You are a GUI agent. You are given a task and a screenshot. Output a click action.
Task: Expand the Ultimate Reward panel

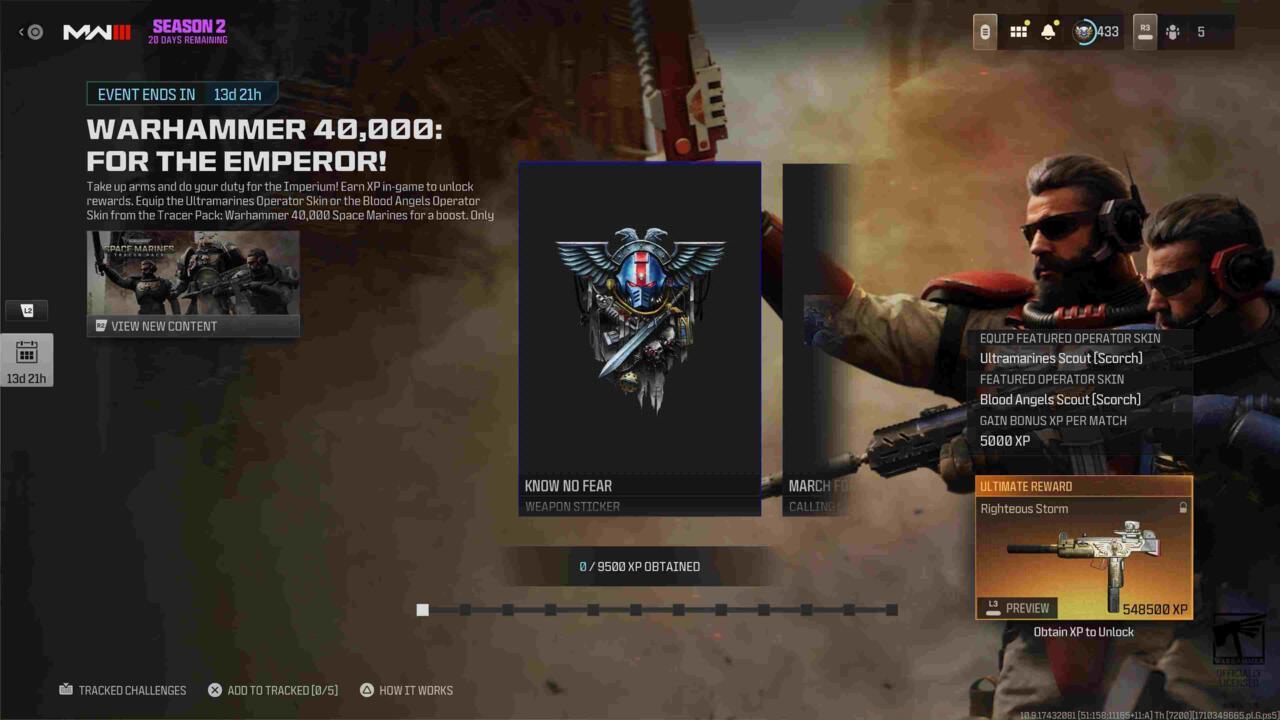[x=1083, y=547]
